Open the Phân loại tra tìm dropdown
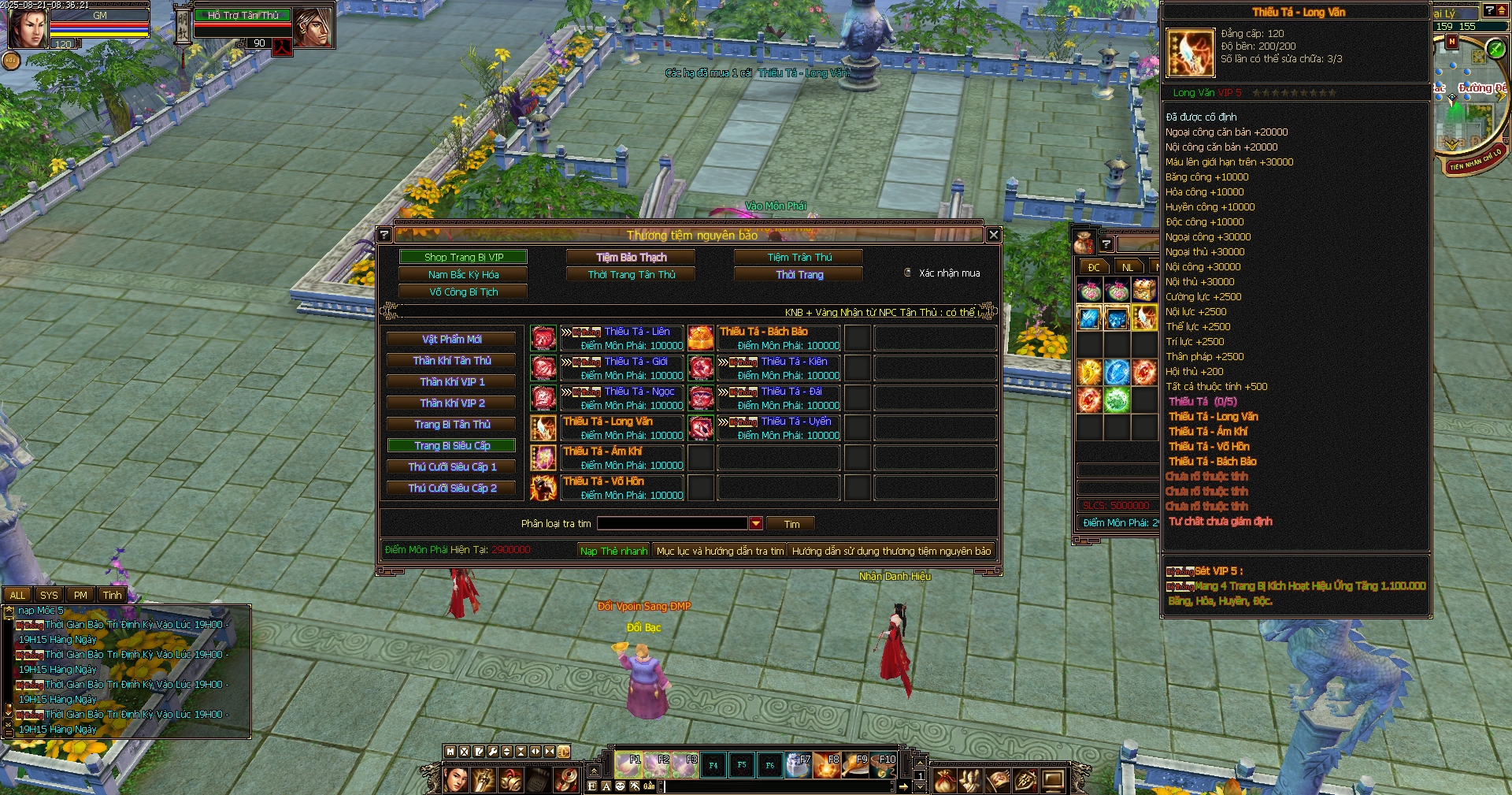 (x=756, y=523)
